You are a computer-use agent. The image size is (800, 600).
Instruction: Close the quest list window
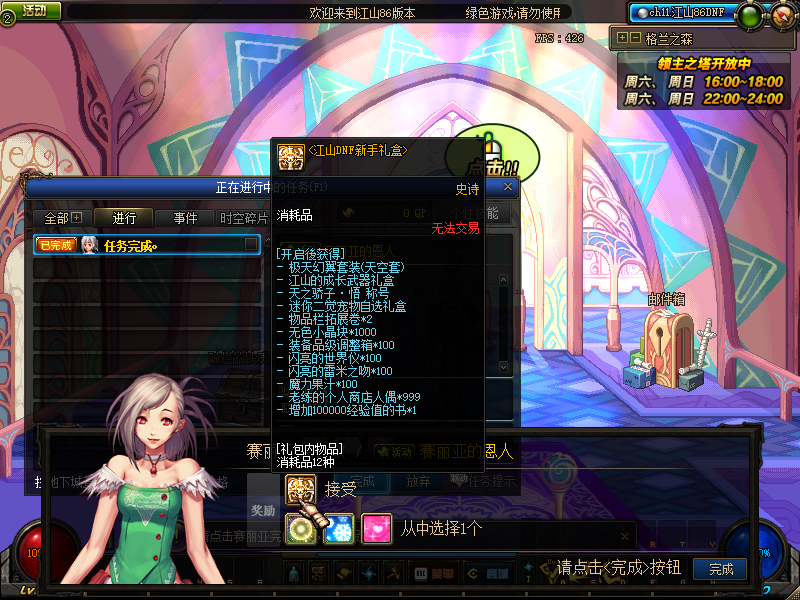click(508, 186)
